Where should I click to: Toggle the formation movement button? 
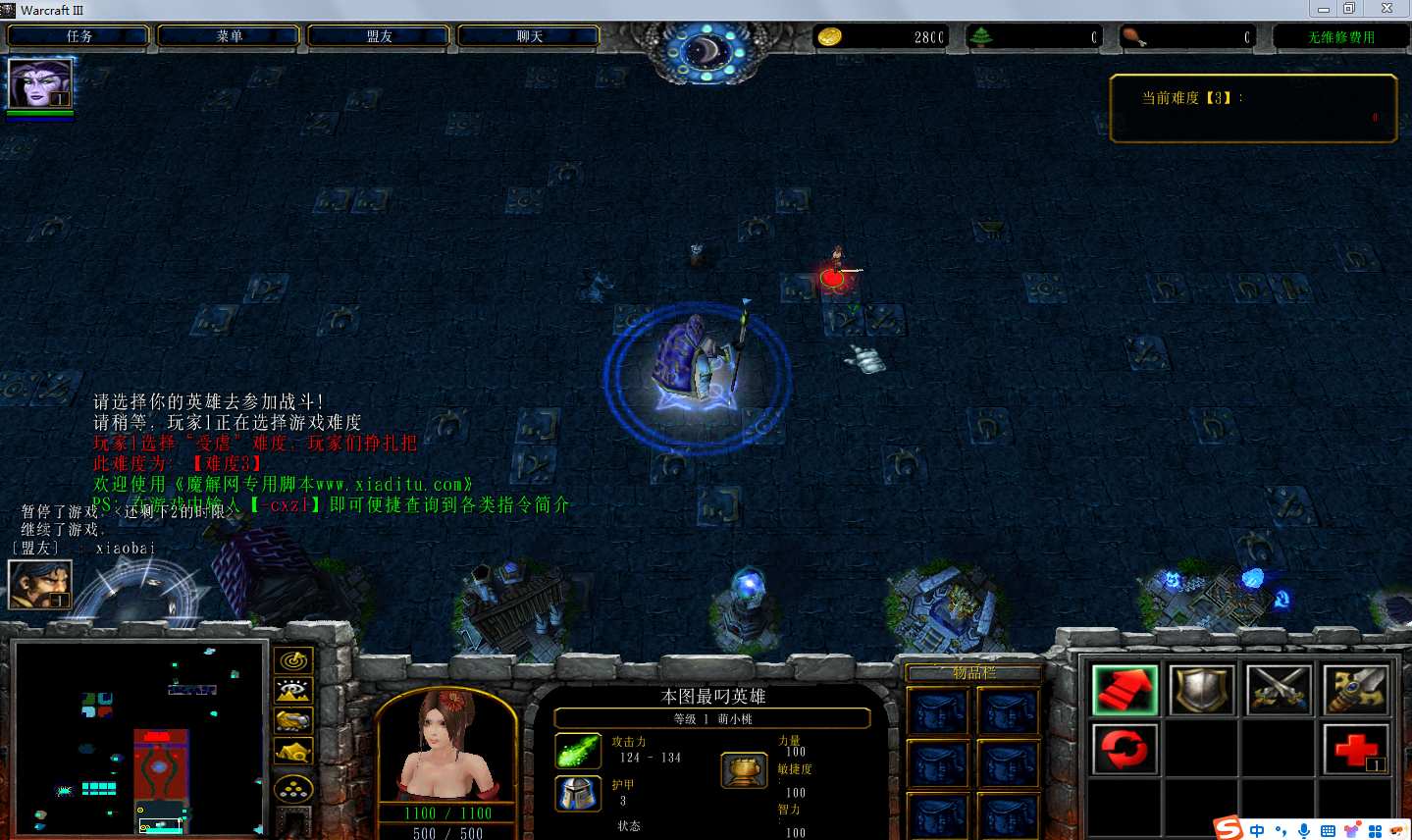click(293, 788)
